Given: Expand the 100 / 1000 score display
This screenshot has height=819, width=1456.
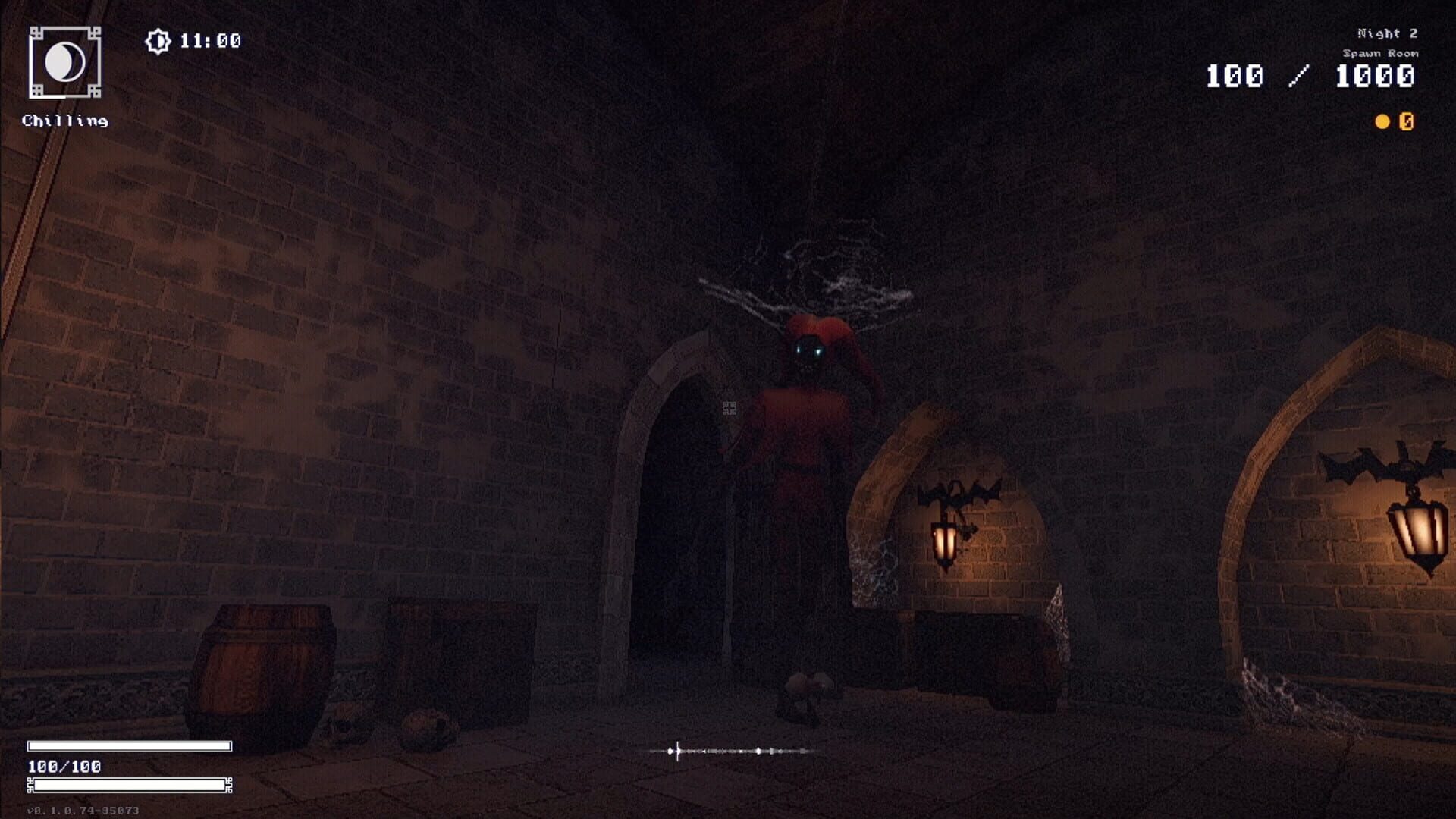Looking at the screenshot, I should [1312, 77].
